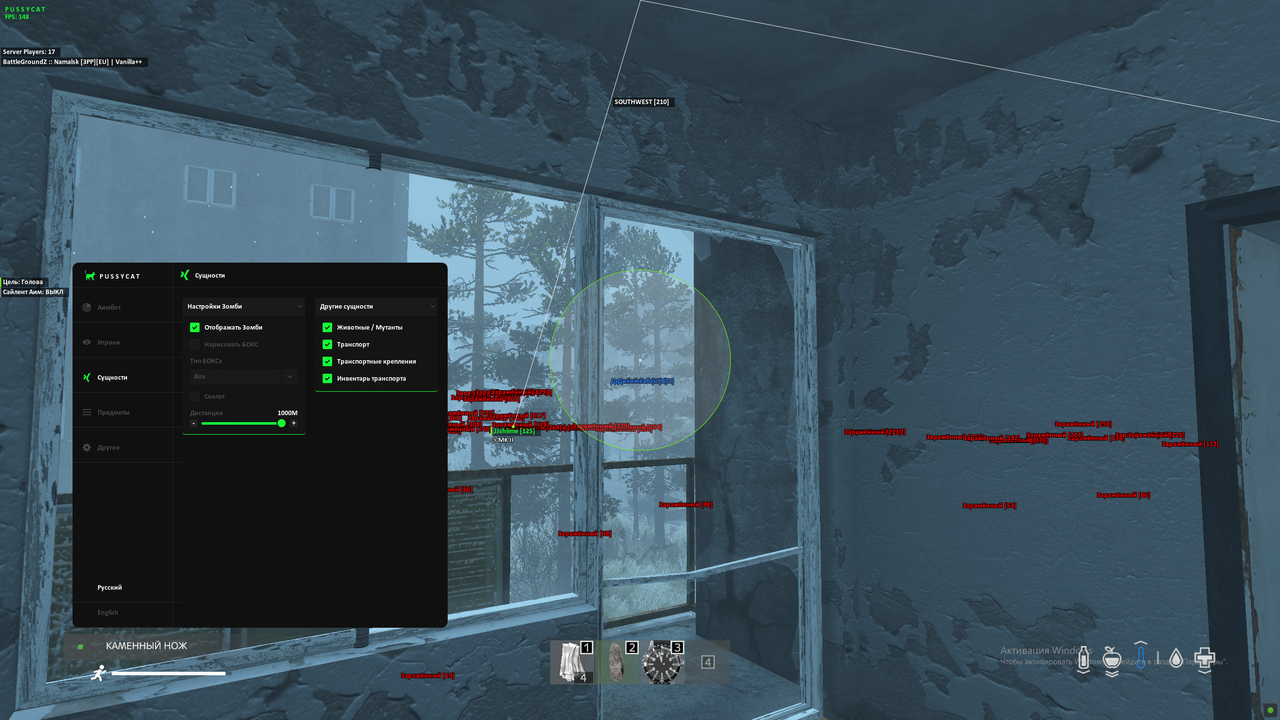This screenshot has width=1280, height=720.
Task: Disable the Отображать Зомби checkbox
Action: coord(195,326)
